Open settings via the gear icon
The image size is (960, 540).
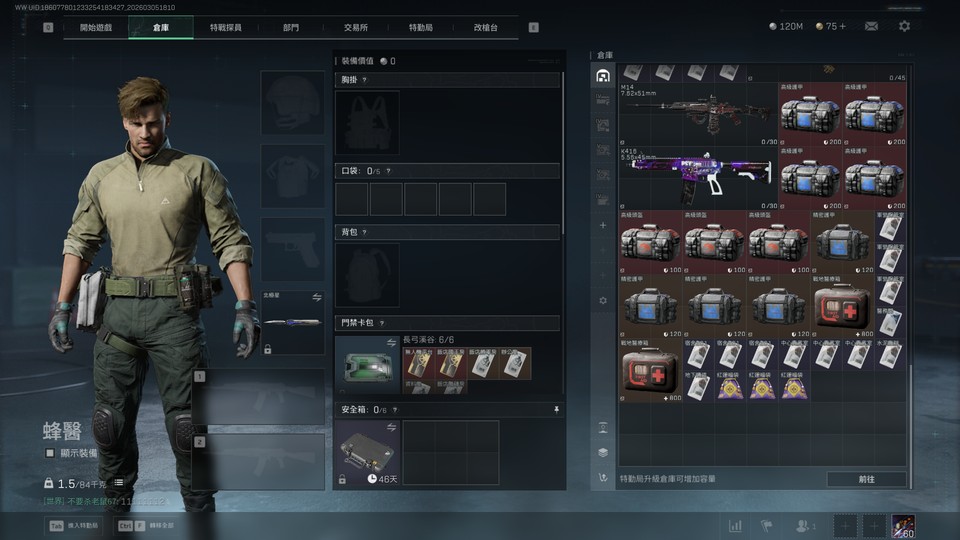pyautogui.click(x=904, y=26)
